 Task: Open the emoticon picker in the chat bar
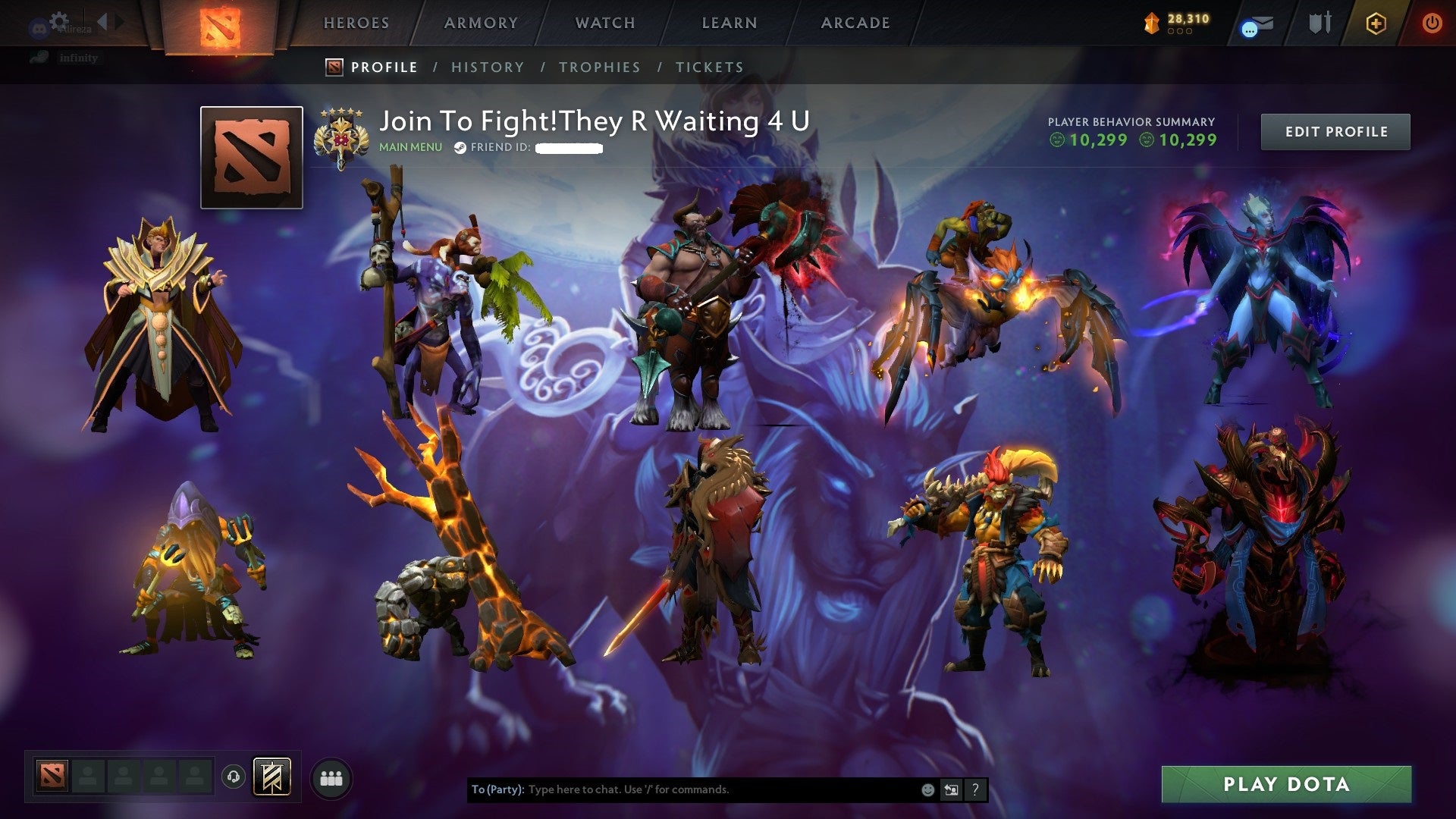927,789
